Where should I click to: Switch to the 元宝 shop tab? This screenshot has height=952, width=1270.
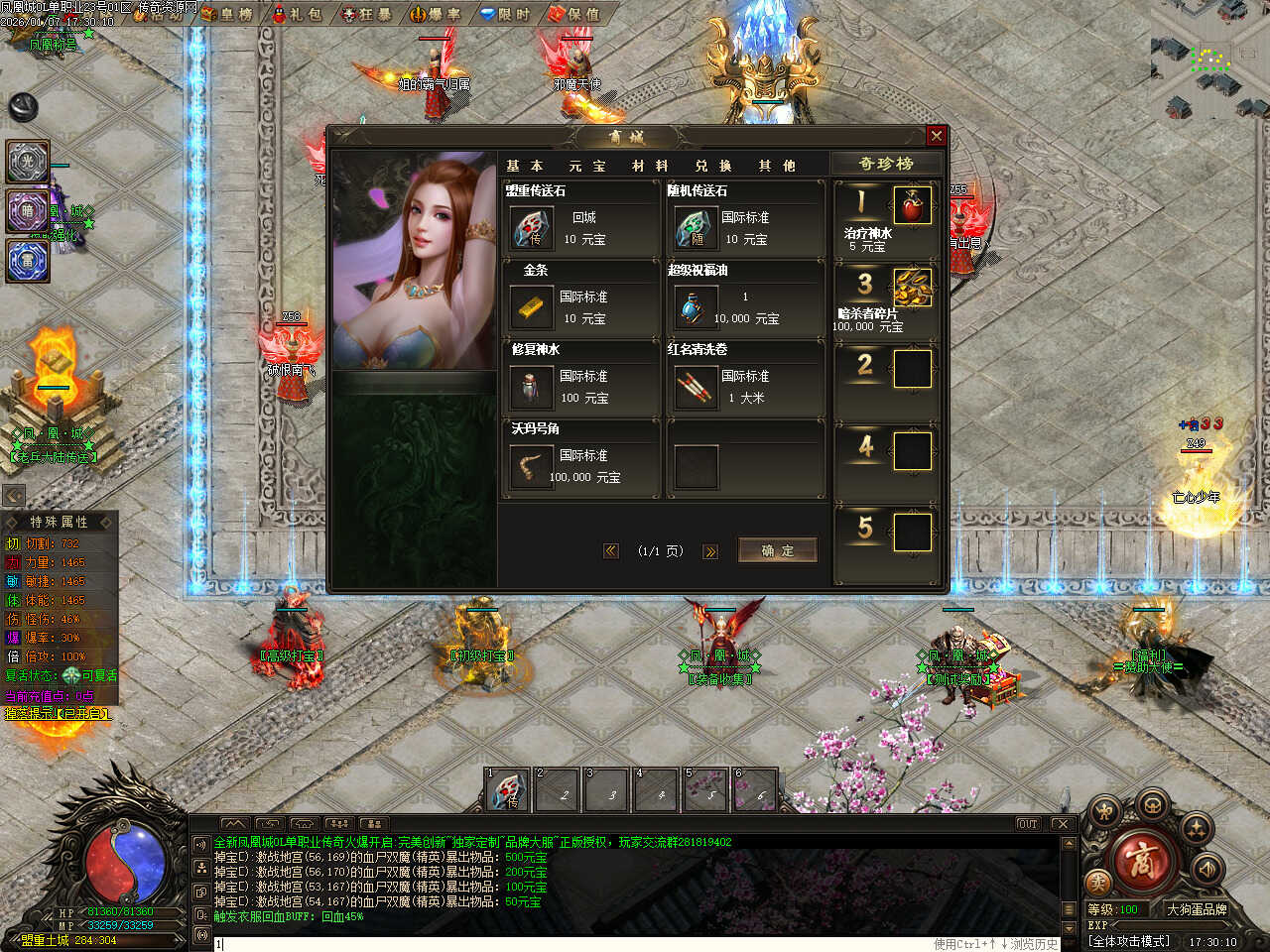pyautogui.click(x=586, y=166)
